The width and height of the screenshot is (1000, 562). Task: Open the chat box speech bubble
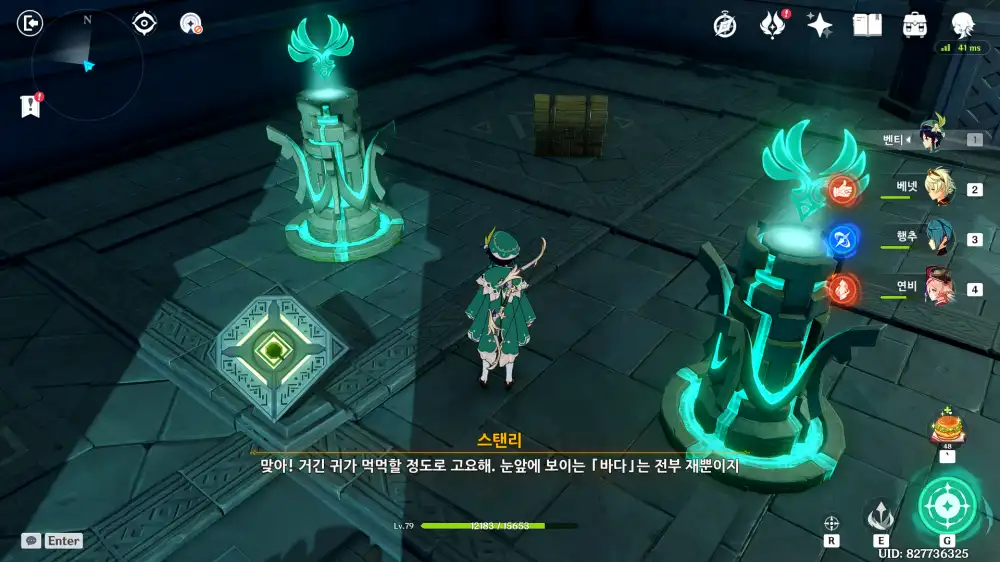pyautogui.click(x=32, y=540)
